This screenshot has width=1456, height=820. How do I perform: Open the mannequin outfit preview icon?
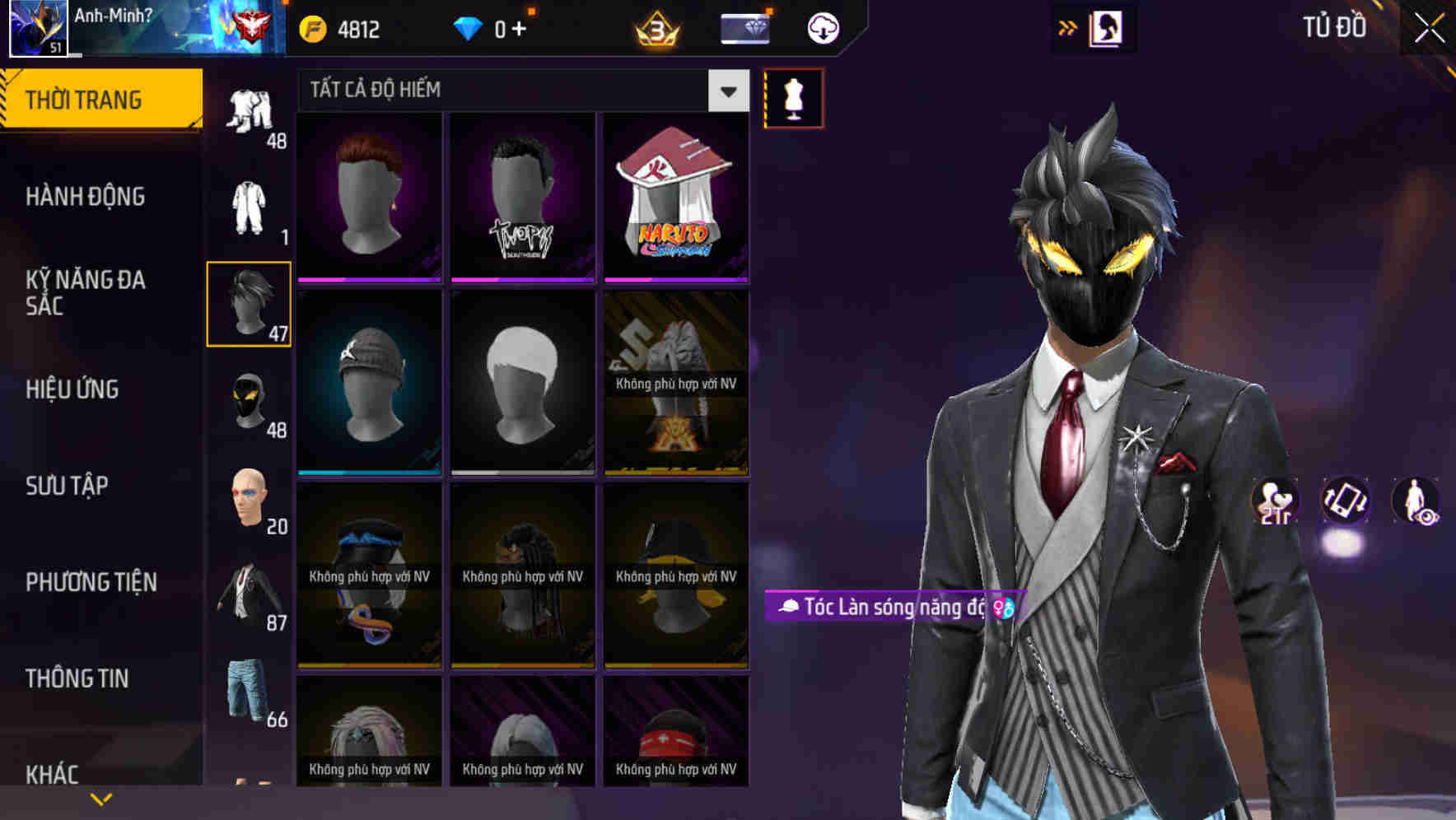[x=792, y=97]
